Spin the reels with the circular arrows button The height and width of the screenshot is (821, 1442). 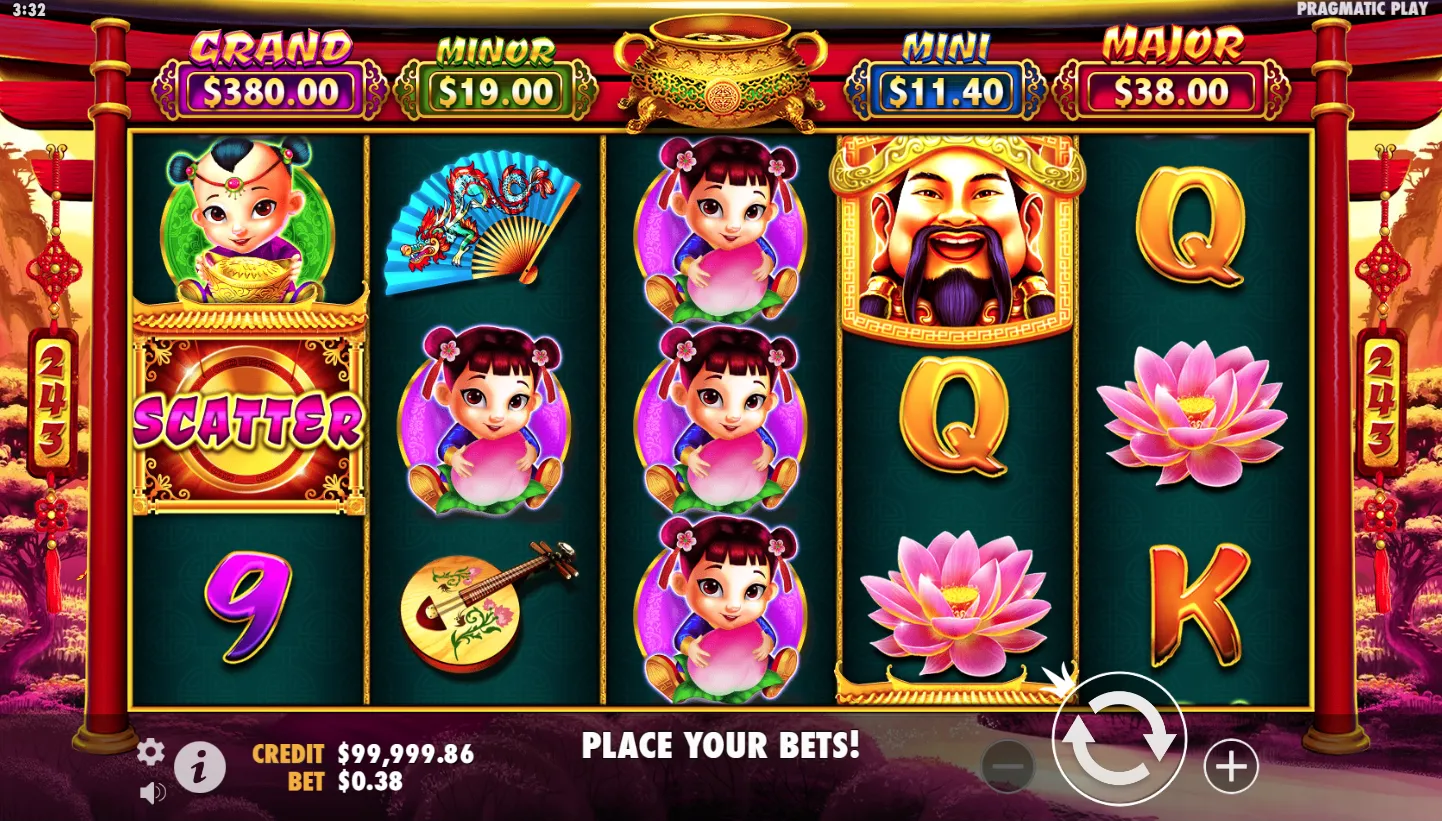coord(1119,741)
